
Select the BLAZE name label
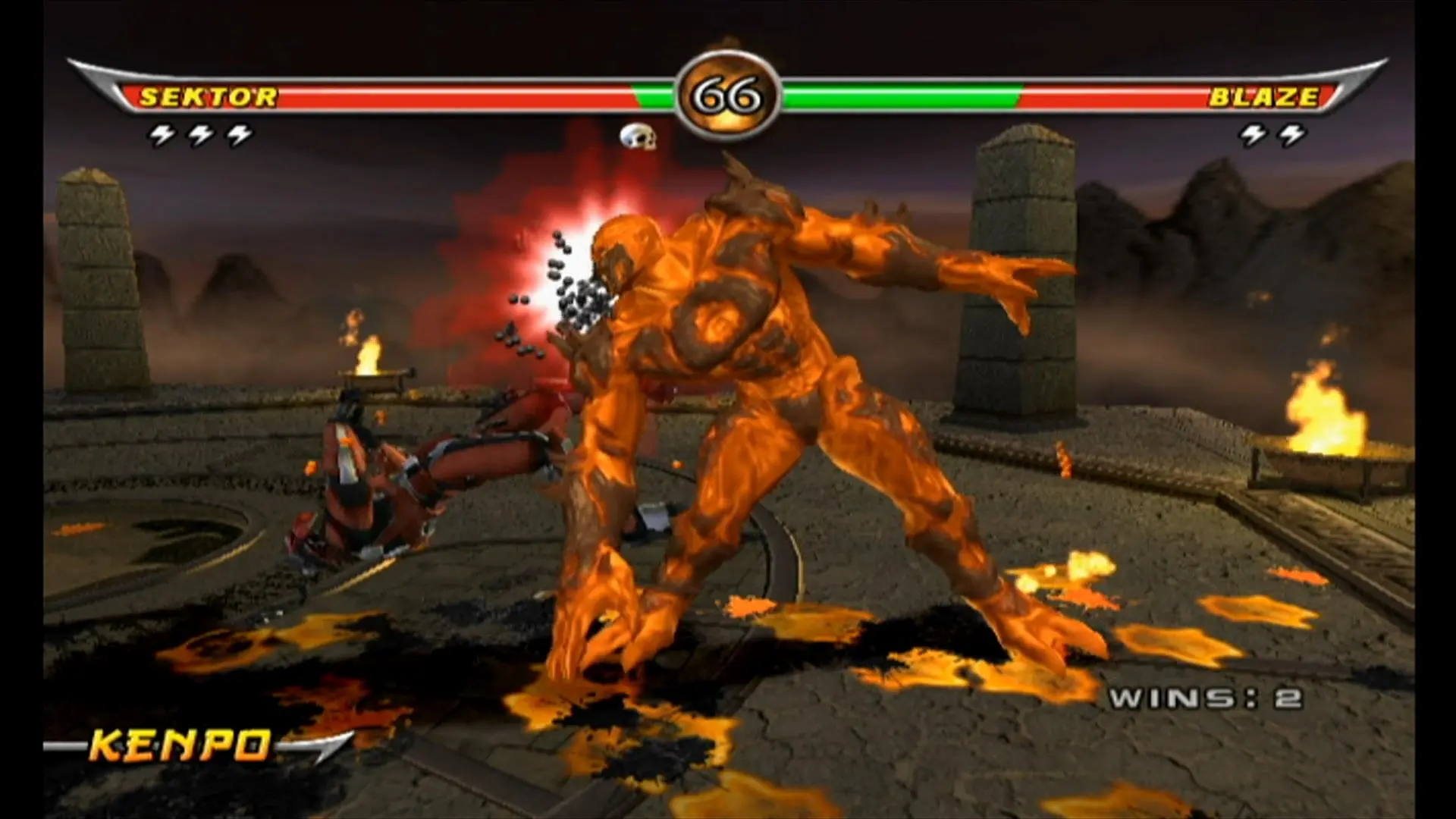point(1265,97)
